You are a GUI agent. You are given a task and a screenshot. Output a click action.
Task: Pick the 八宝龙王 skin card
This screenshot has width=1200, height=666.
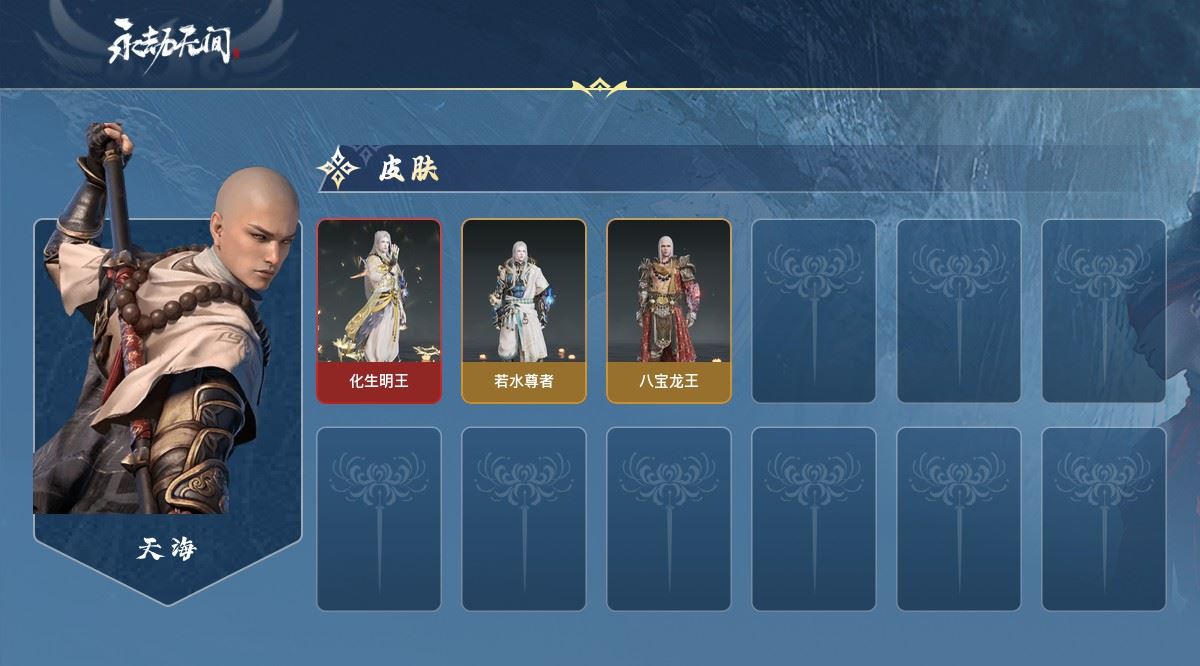tap(668, 311)
